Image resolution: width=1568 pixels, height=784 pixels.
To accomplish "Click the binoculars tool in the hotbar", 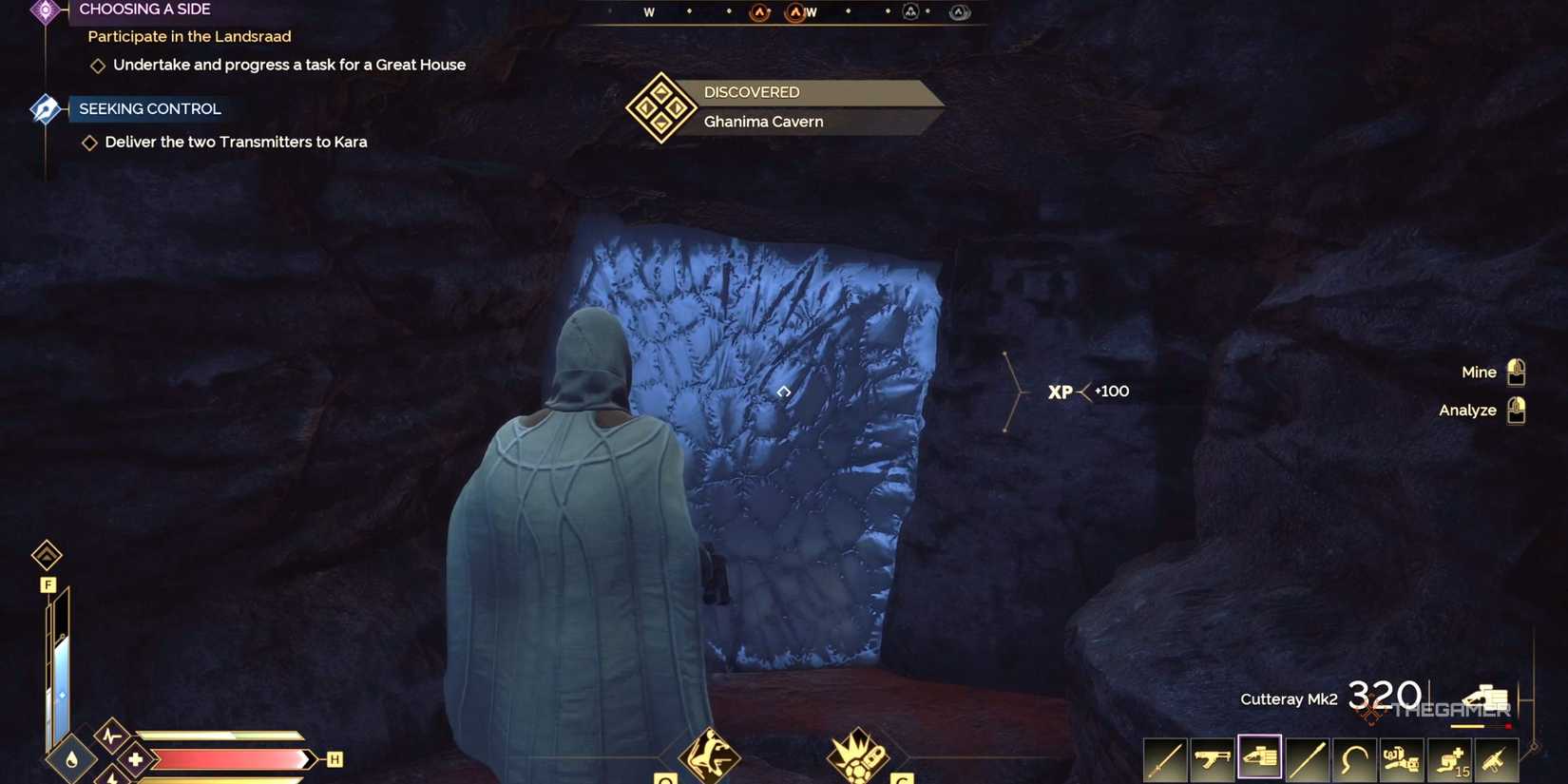I will coord(1403,758).
